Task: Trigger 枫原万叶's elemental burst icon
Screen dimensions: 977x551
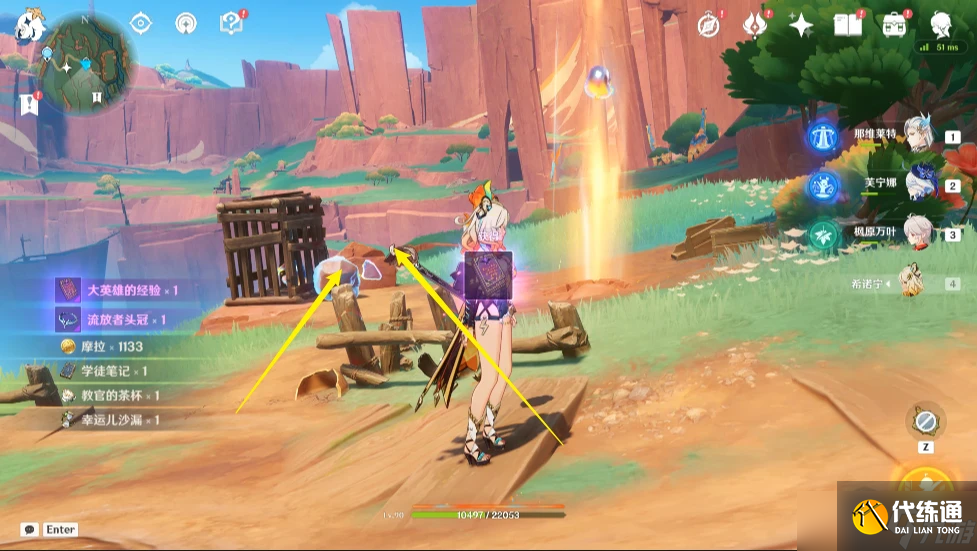Action: (824, 234)
